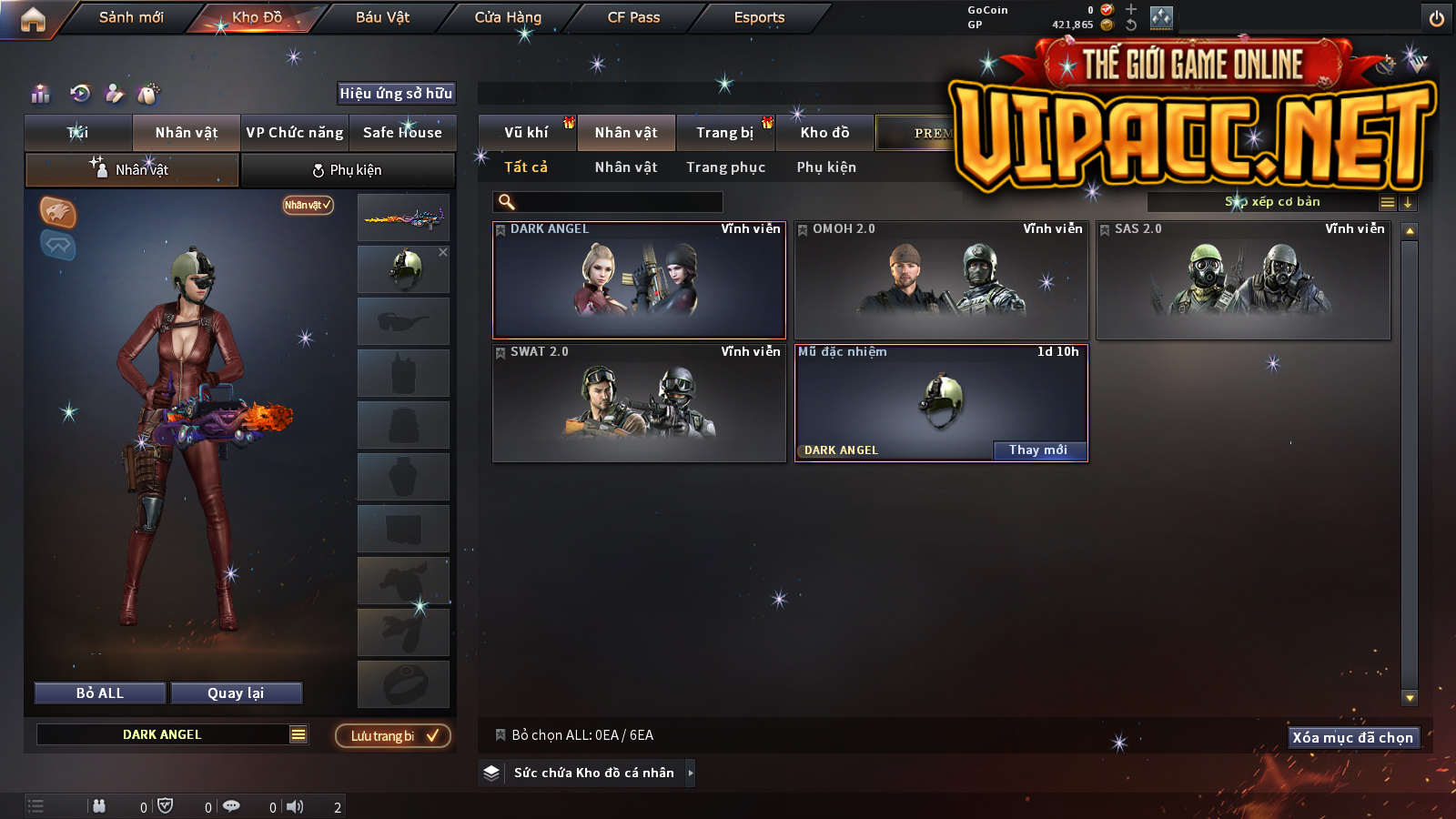The width and height of the screenshot is (1456, 819).
Task: Click the power exit button
Action: pos(1437,18)
